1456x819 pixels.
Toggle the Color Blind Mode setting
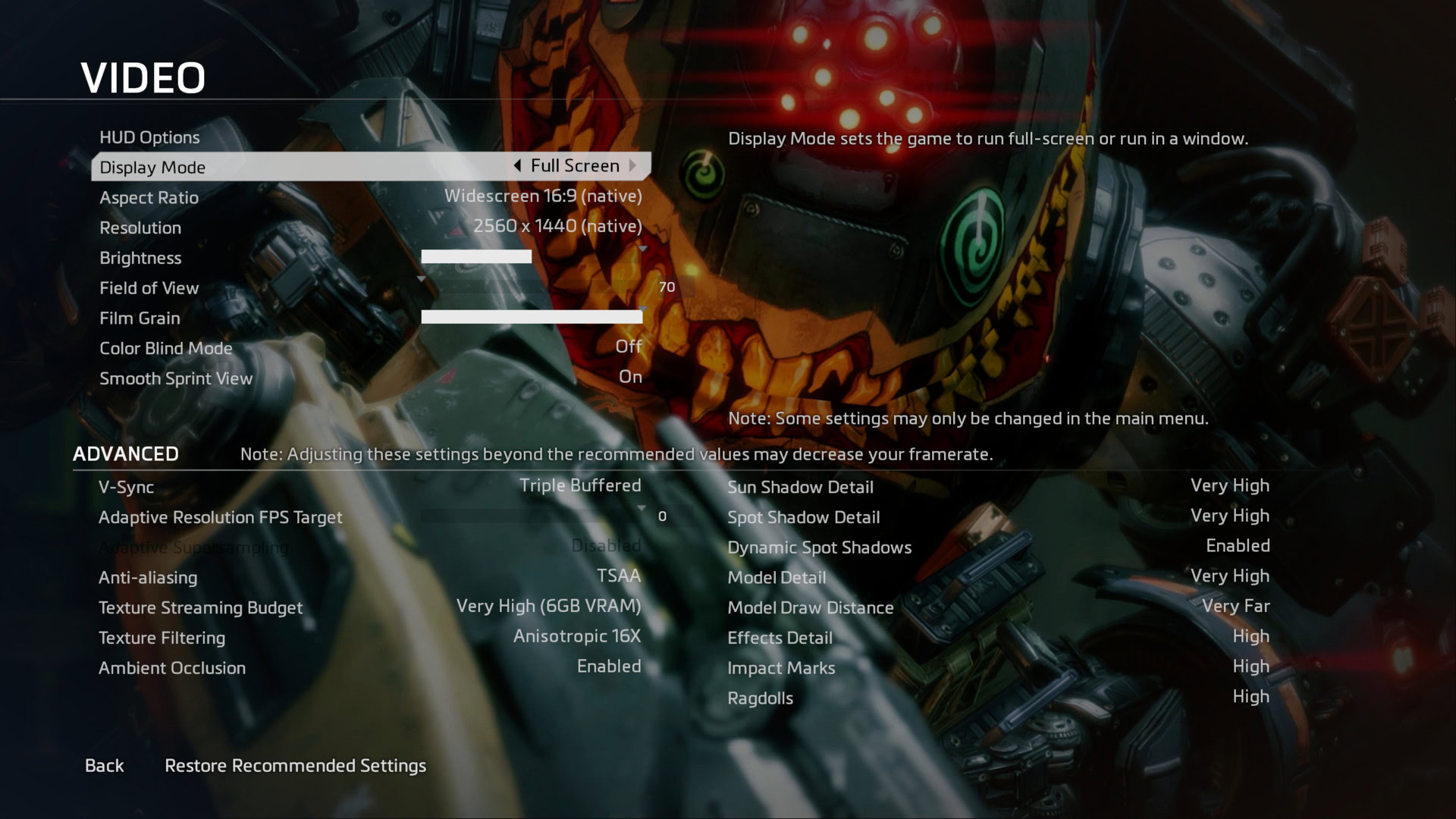click(x=370, y=348)
